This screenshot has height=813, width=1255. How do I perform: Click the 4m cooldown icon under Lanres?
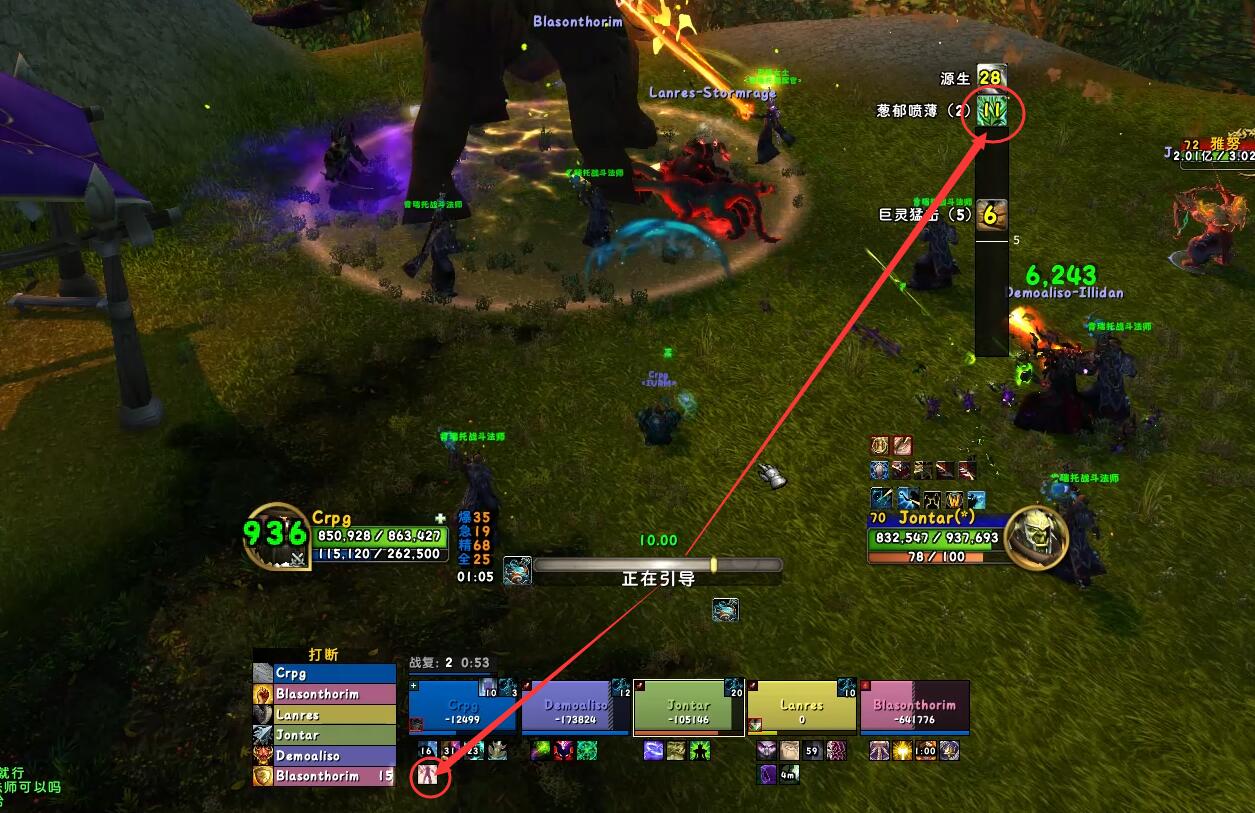click(789, 773)
